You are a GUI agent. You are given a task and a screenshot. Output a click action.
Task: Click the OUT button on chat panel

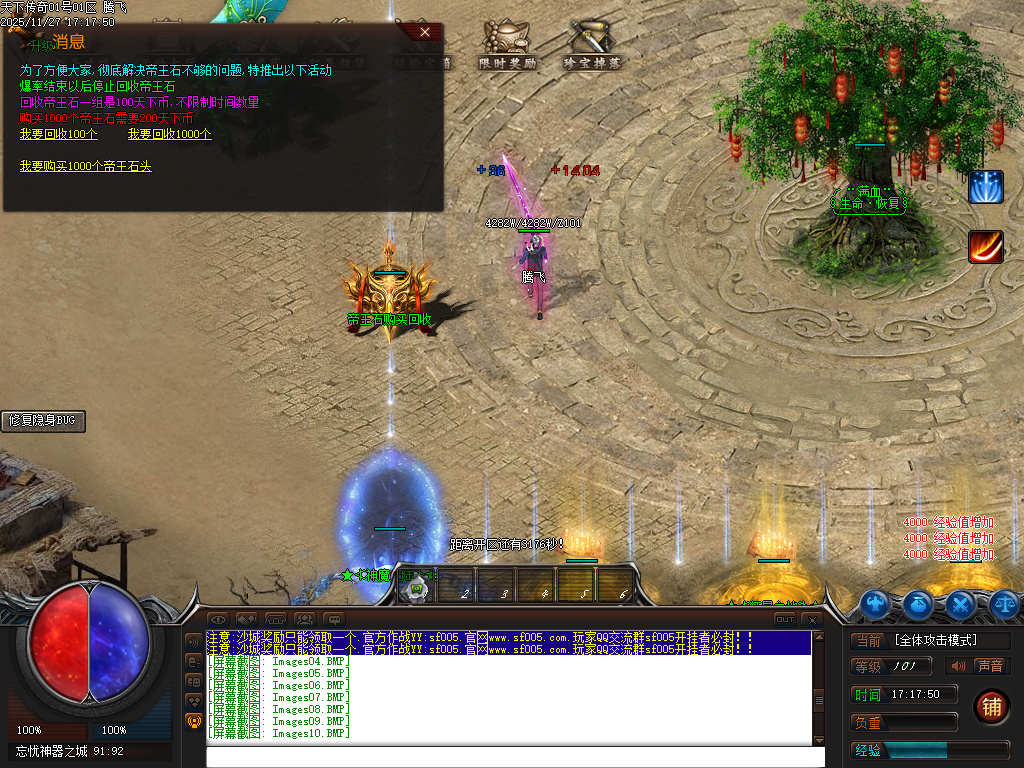(x=785, y=620)
